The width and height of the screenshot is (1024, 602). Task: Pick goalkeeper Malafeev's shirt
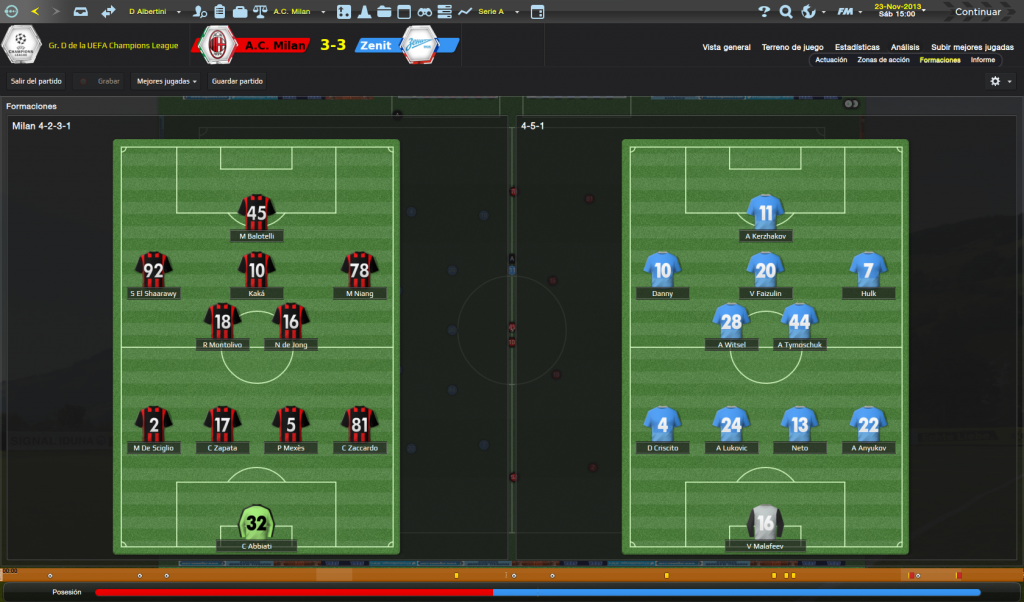765,522
